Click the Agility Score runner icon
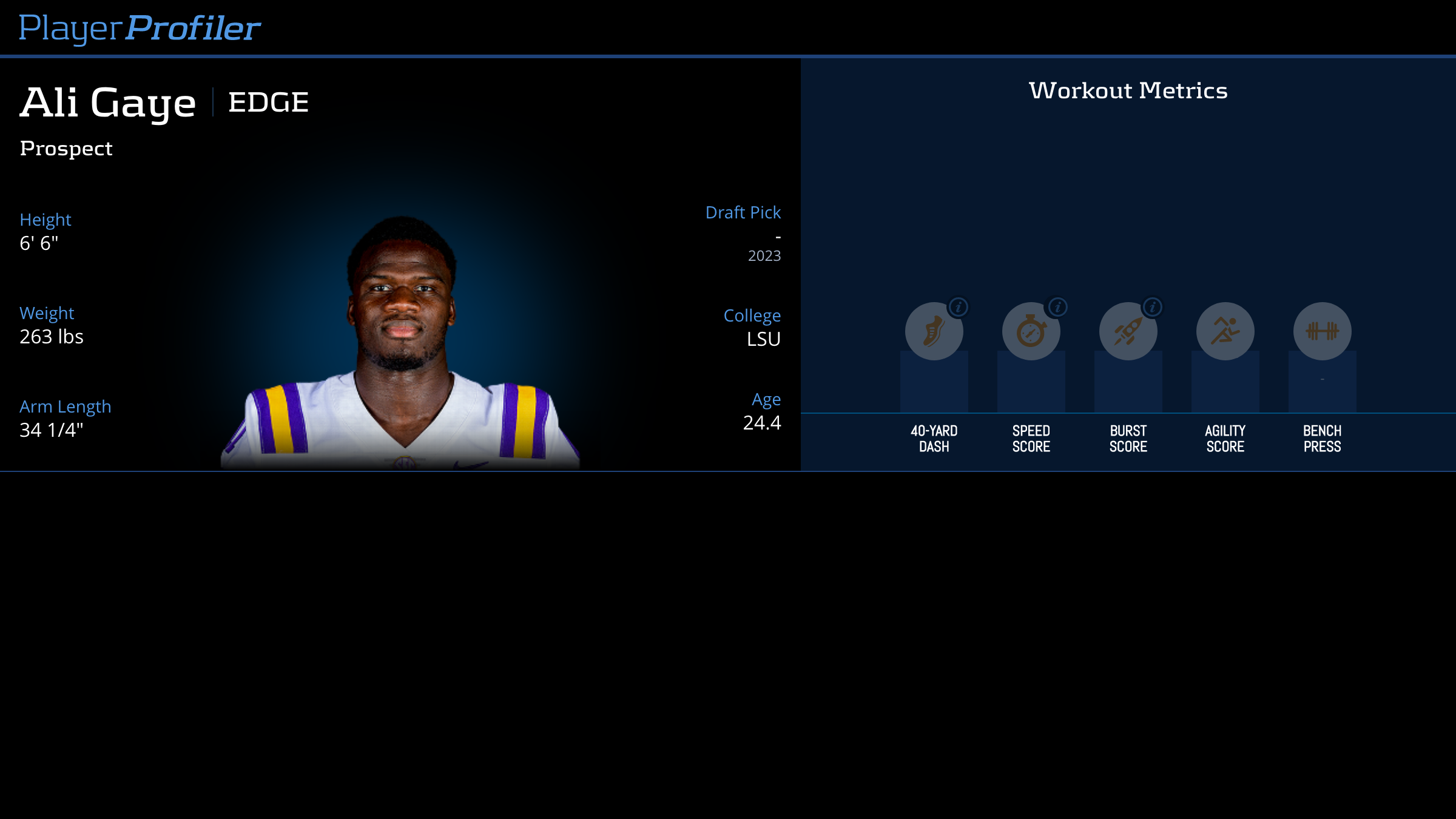The width and height of the screenshot is (1456, 819). click(x=1225, y=331)
